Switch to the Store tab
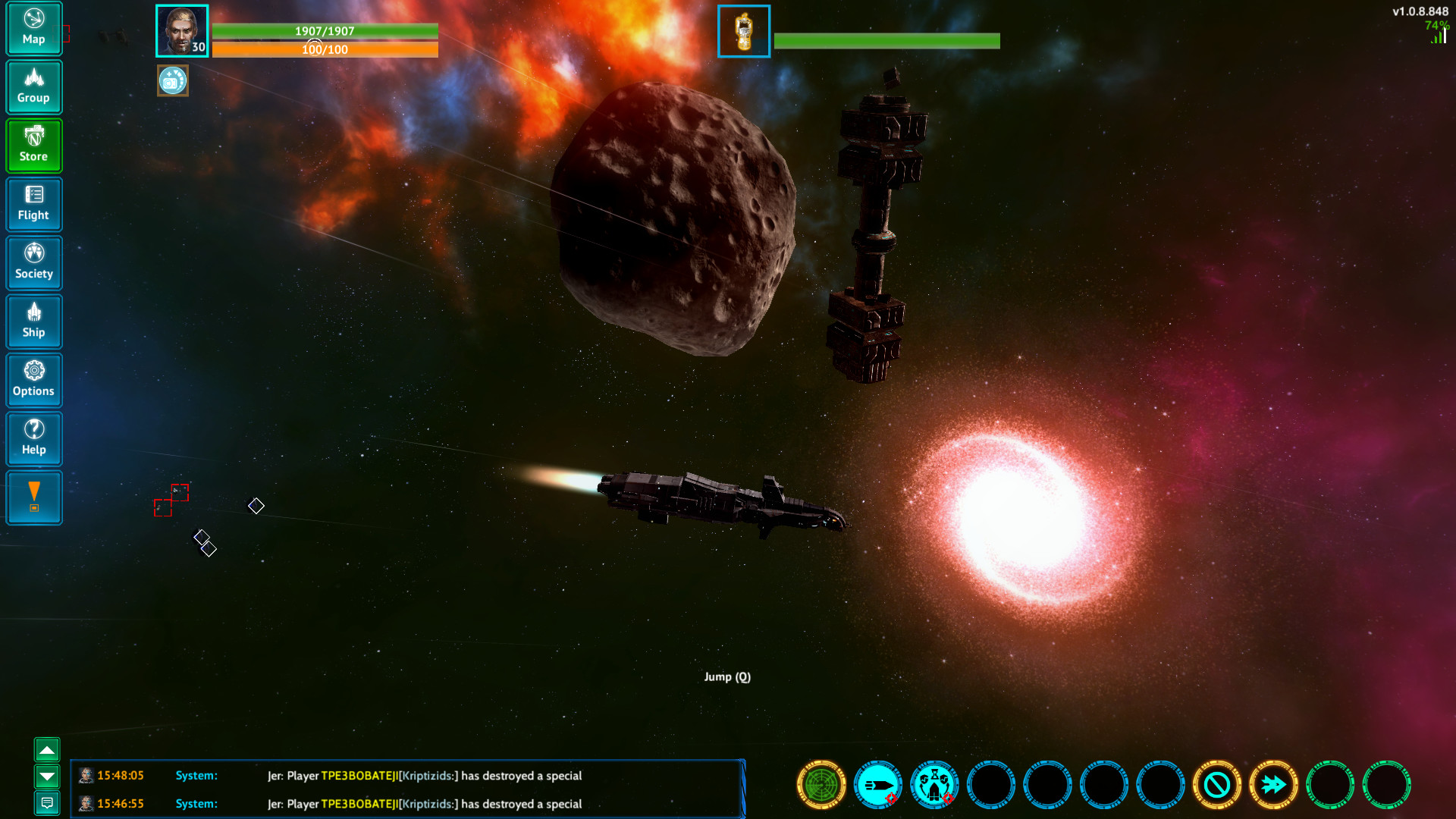The width and height of the screenshot is (1456, 819). click(x=33, y=146)
